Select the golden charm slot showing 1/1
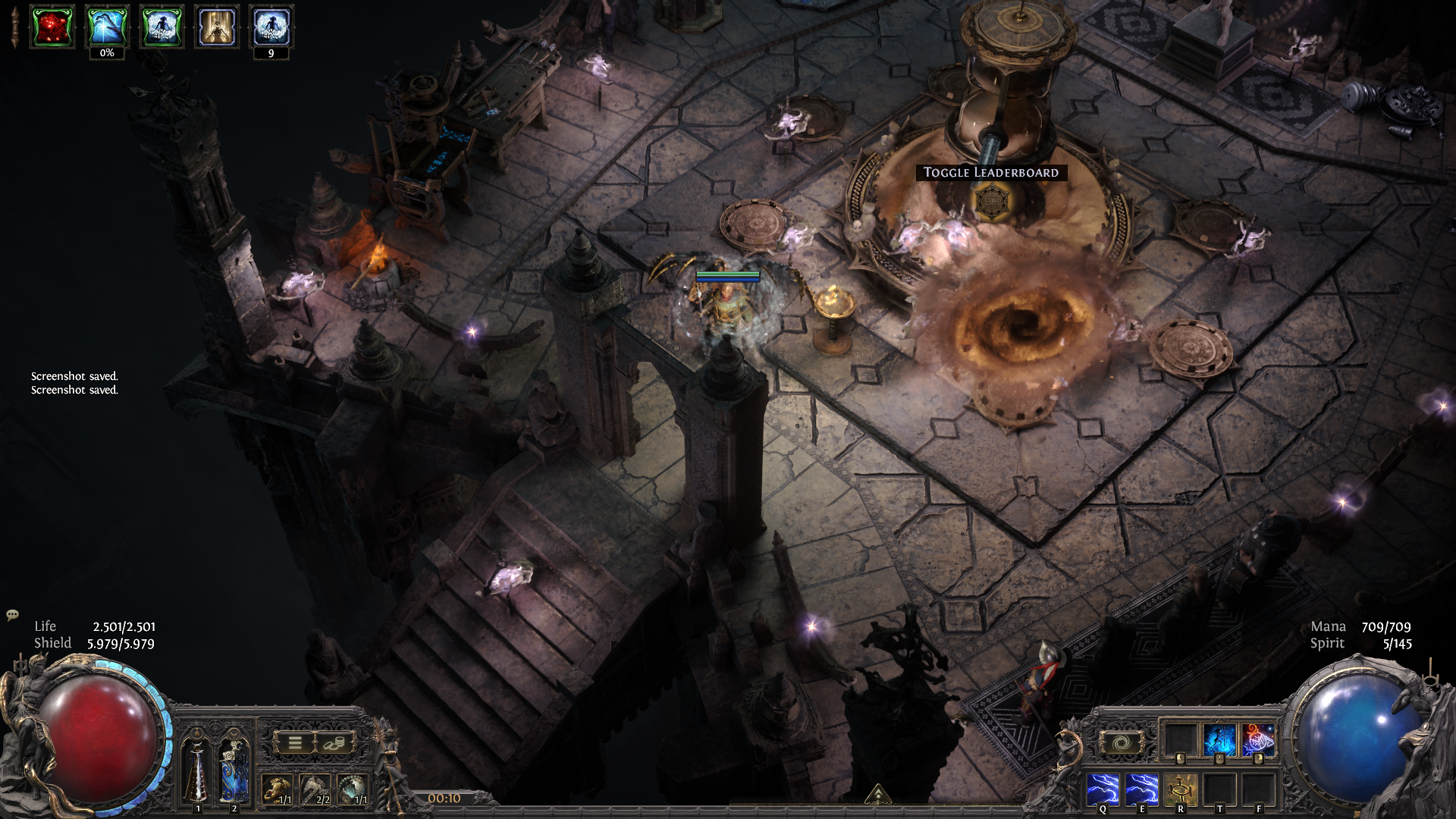1456x819 pixels. tap(278, 790)
